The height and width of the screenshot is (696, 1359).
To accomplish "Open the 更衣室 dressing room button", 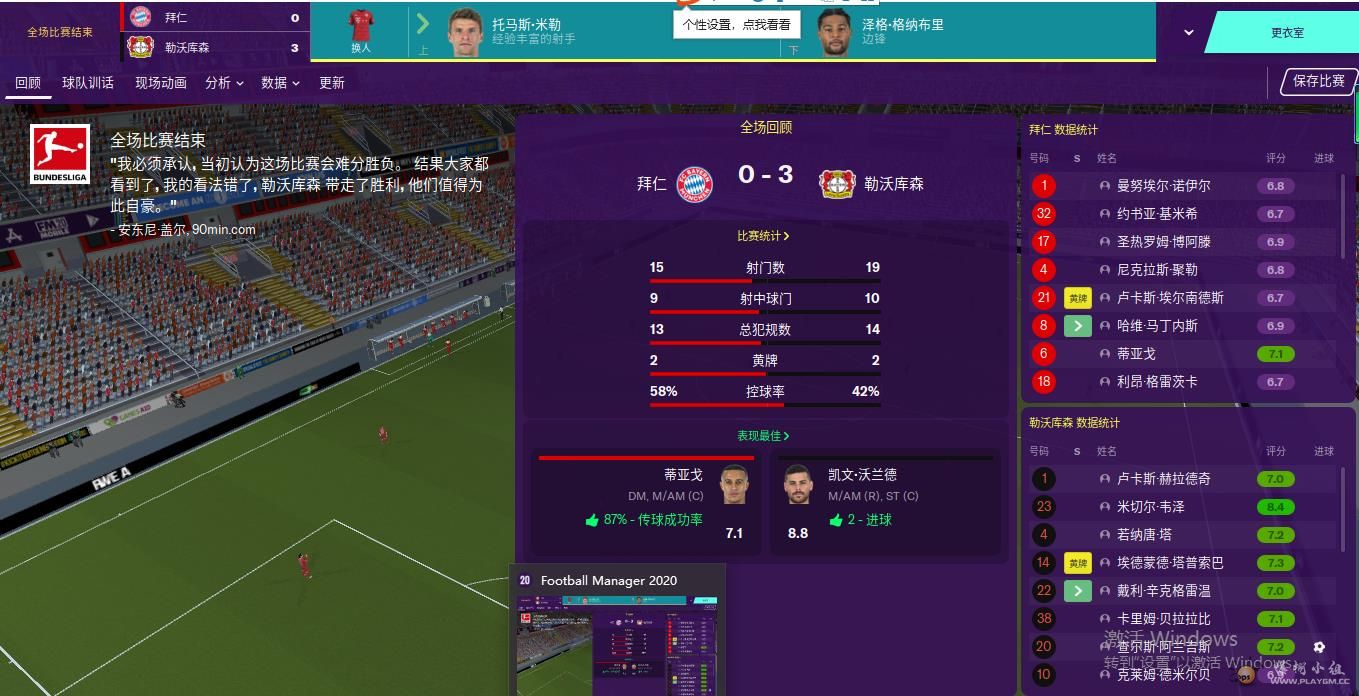I will click(x=1286, y=33).
